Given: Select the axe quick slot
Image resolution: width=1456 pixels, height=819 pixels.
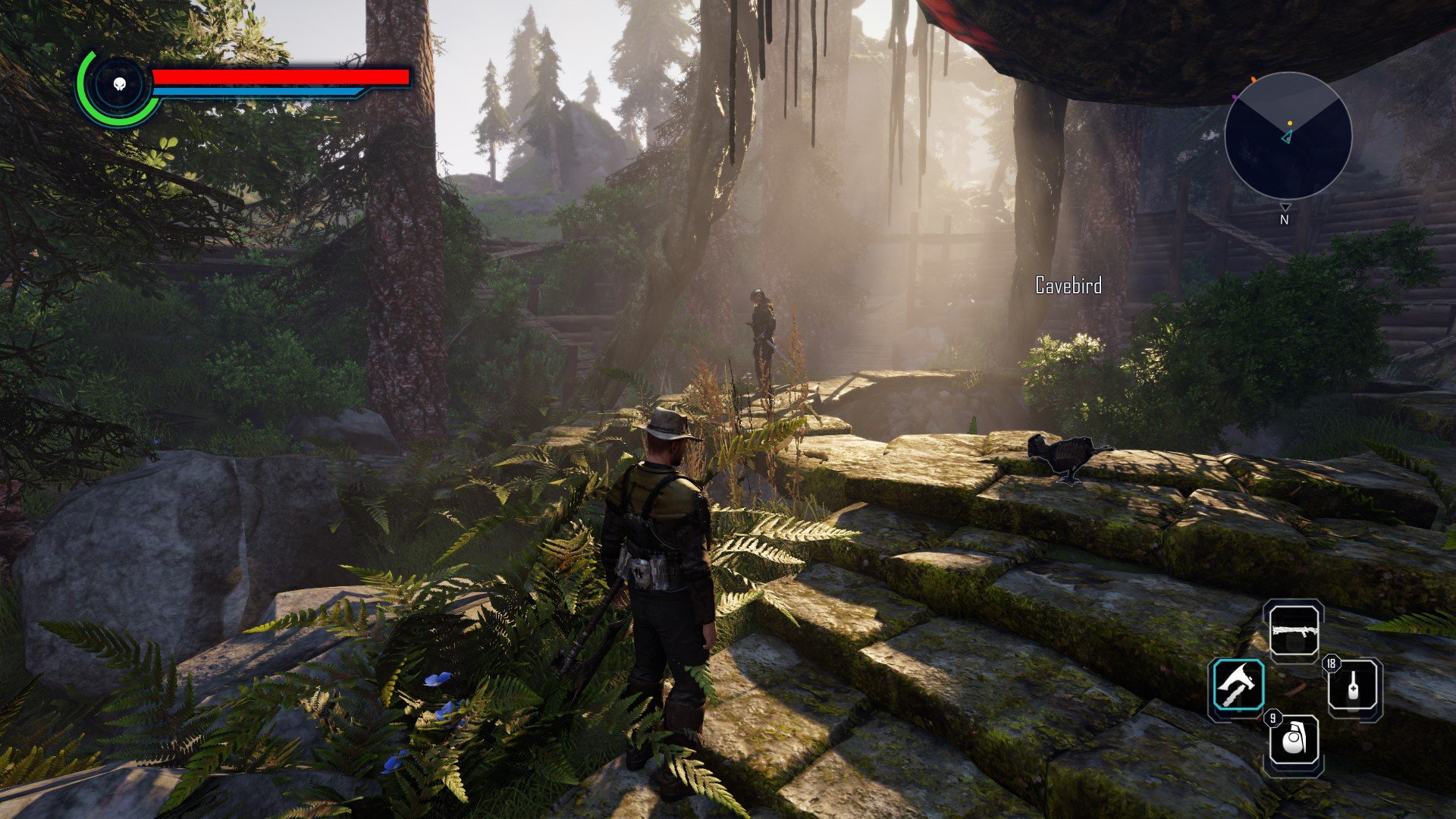Looking at the screenshot, I should [x=1238, y=685].
